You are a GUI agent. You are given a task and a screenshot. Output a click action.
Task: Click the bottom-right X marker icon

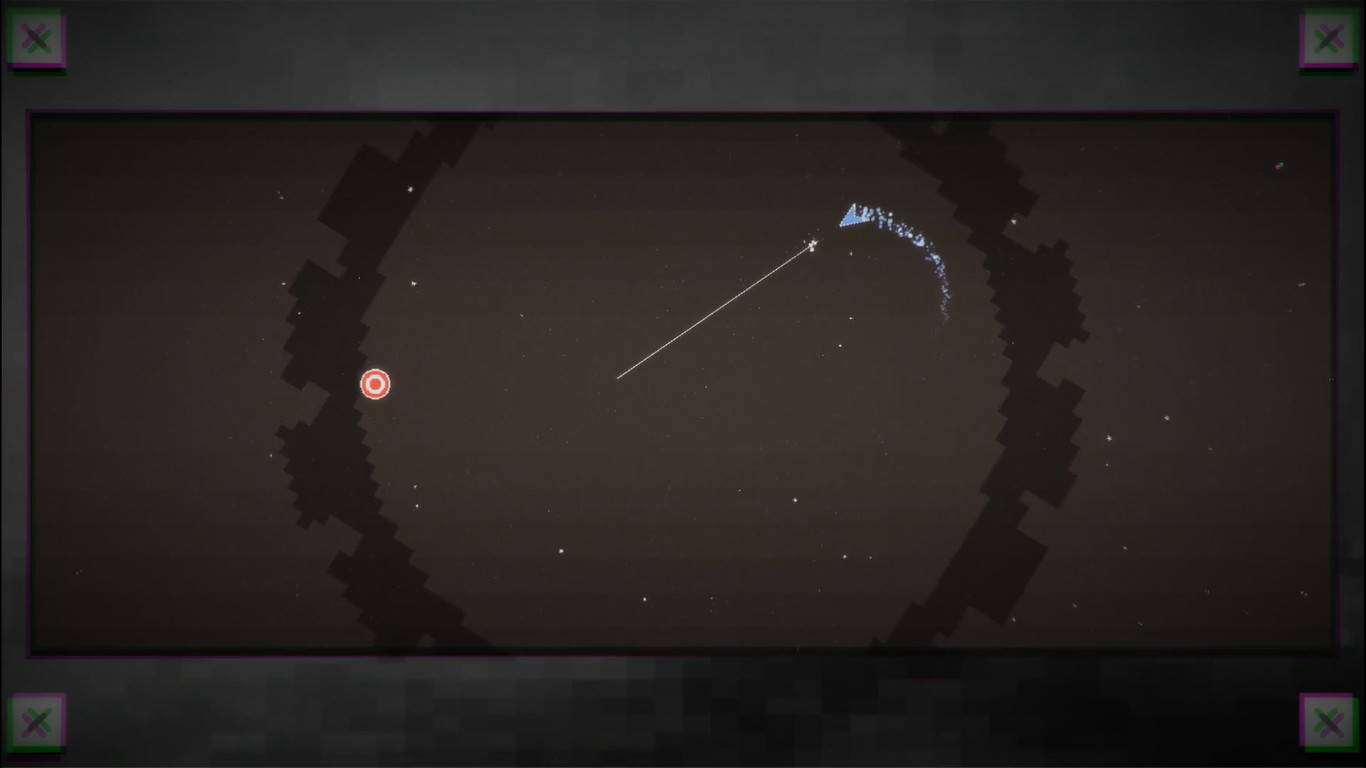click(1329, 722)
